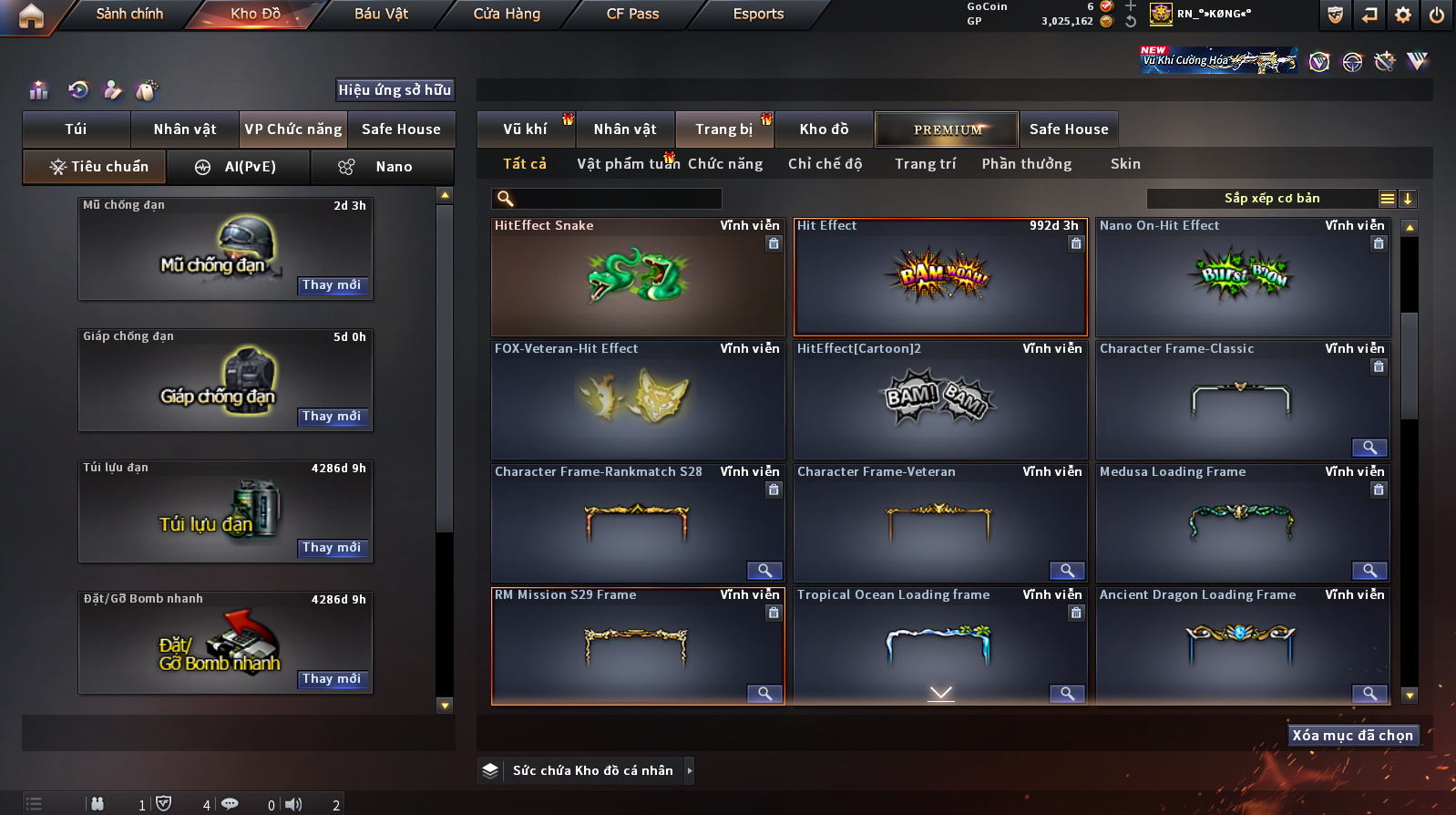
Task: Preview the Ancient Dragon Loading Frame with magnifier
Action: 1369,694
